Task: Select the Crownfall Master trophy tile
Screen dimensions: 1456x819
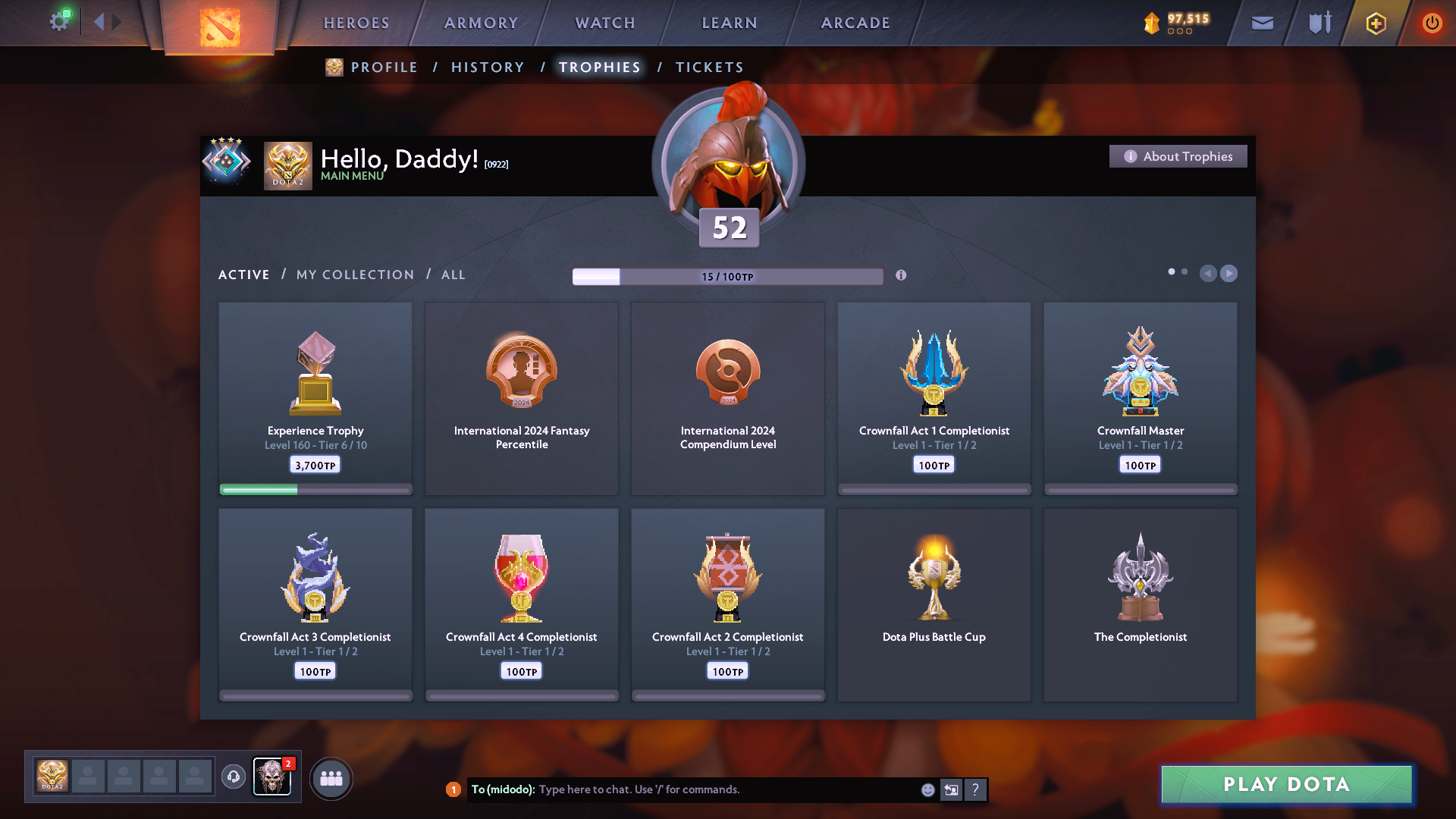Action: [1141, 398]
